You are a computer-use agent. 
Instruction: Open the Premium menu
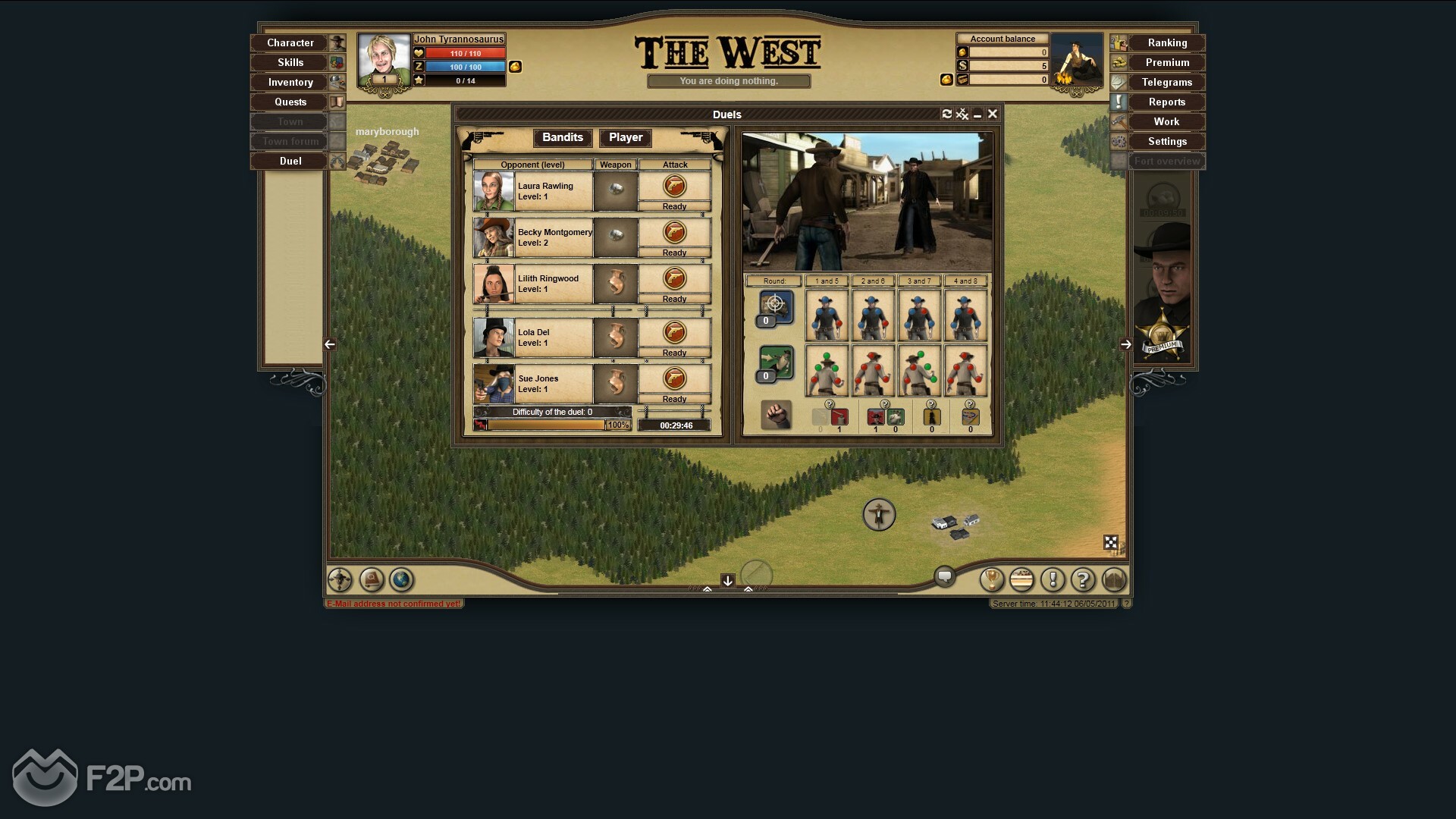1166,63
